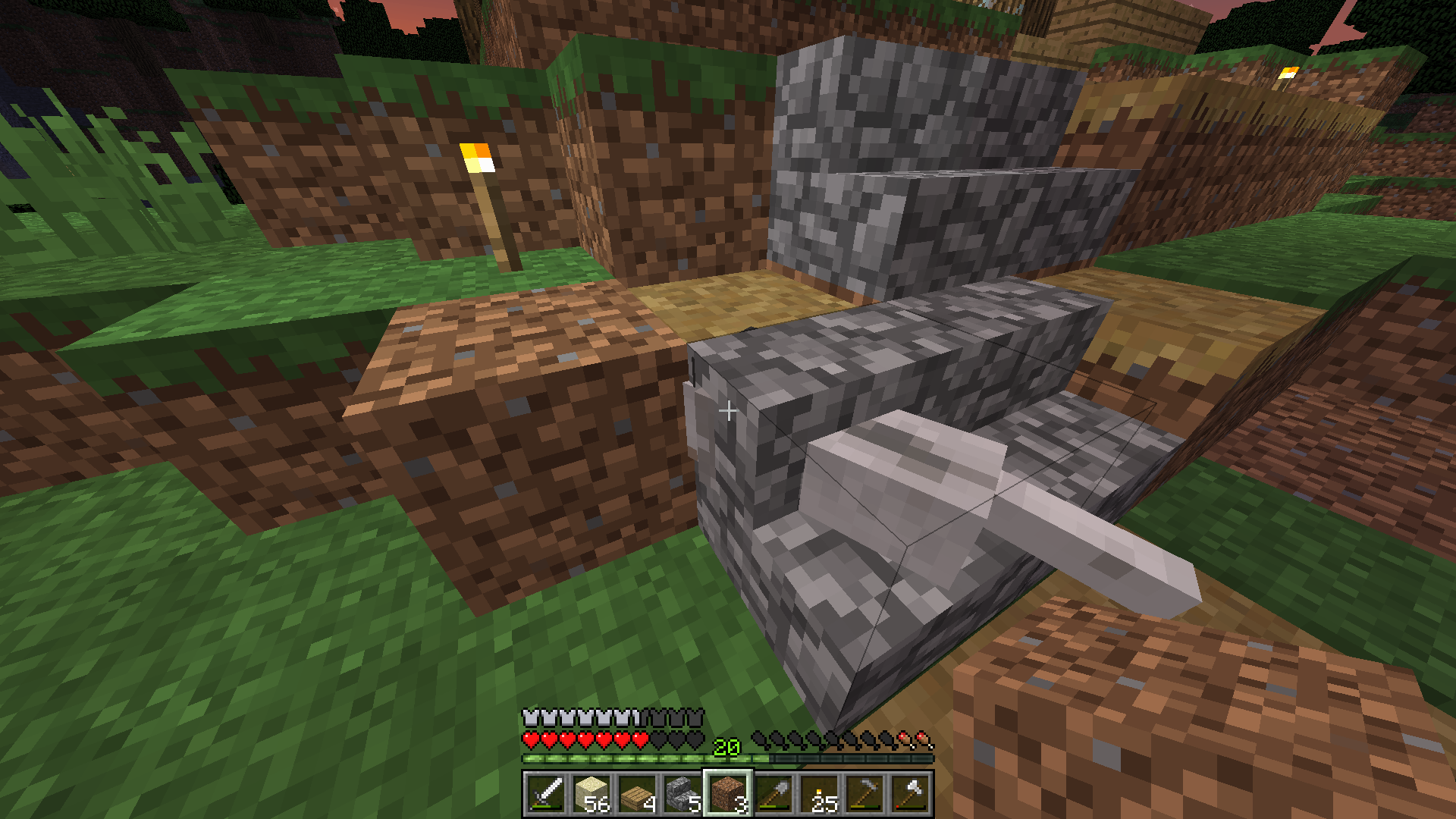Choose the iron axe hotbar slot

point(910,794)
